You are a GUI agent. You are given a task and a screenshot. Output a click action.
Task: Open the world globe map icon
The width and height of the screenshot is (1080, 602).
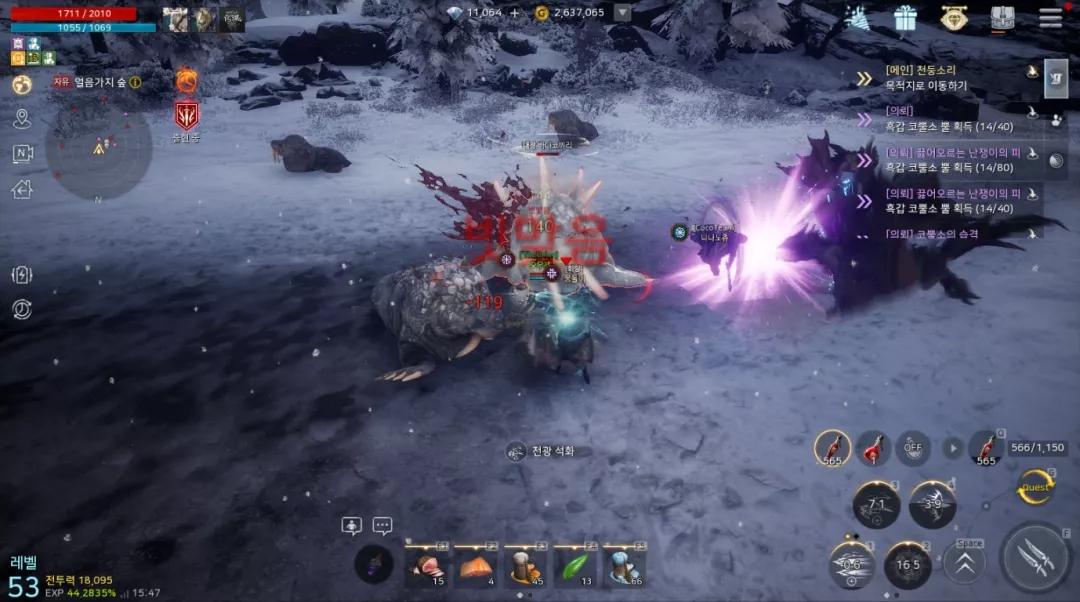[22, 85]
